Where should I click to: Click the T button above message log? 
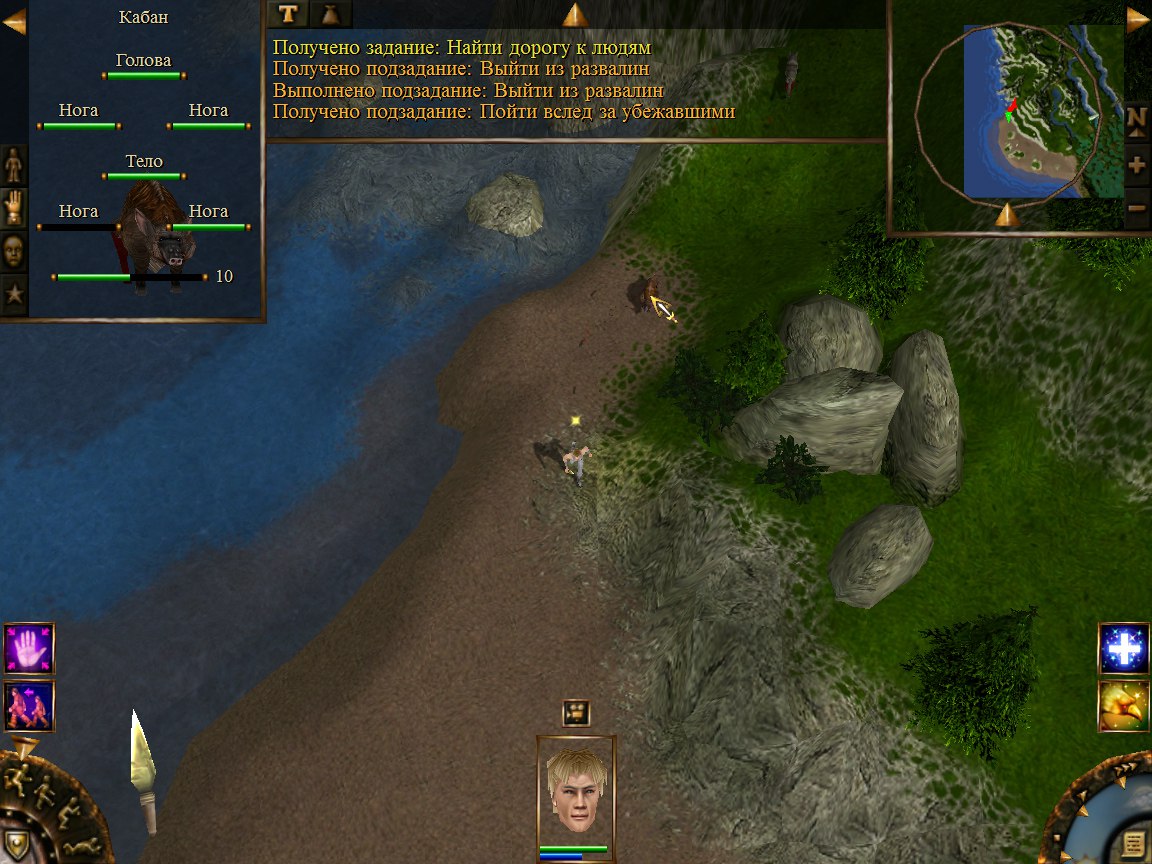(x=288, y=13)
